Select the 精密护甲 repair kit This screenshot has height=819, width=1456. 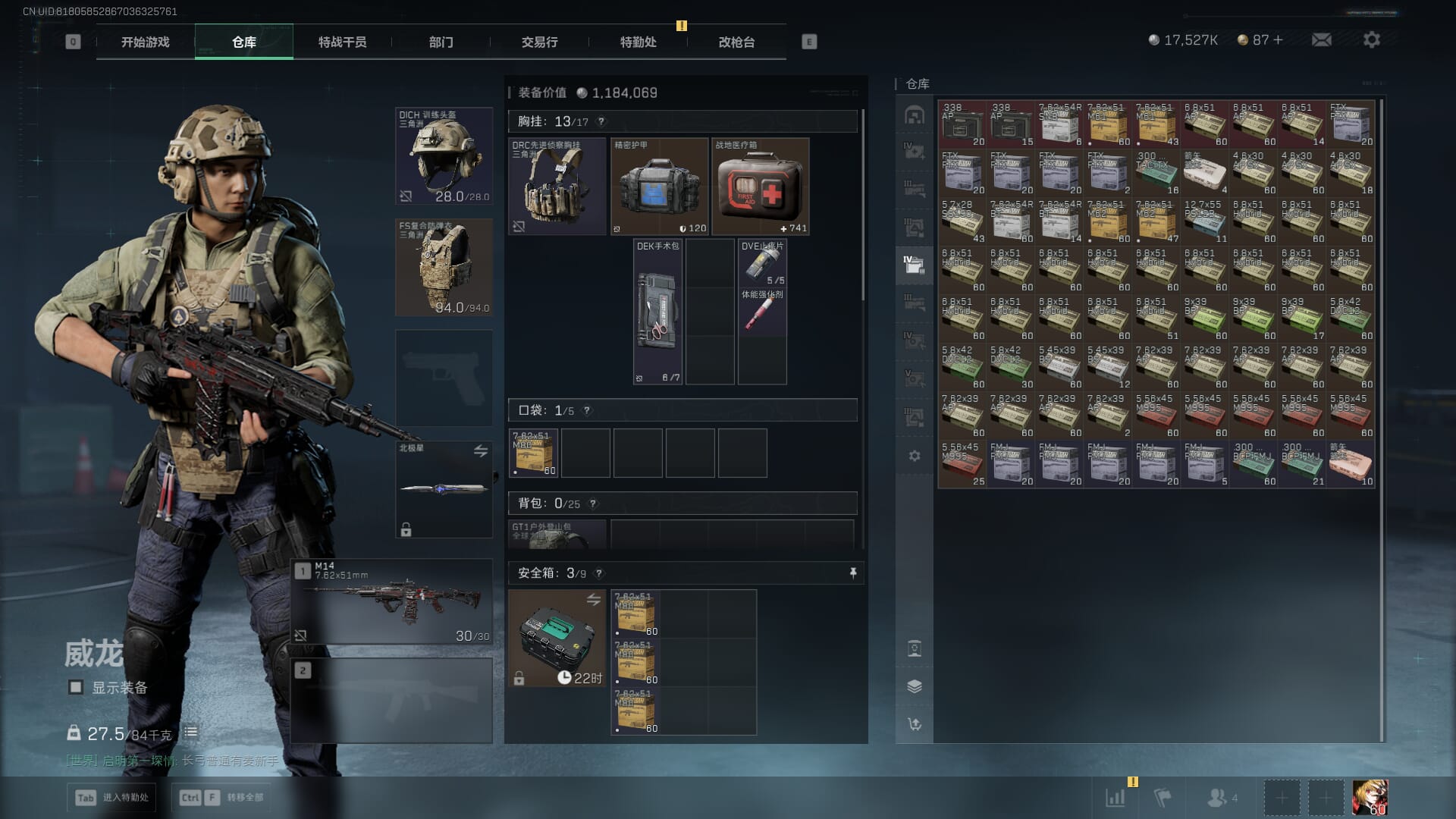tap(659, 186)
